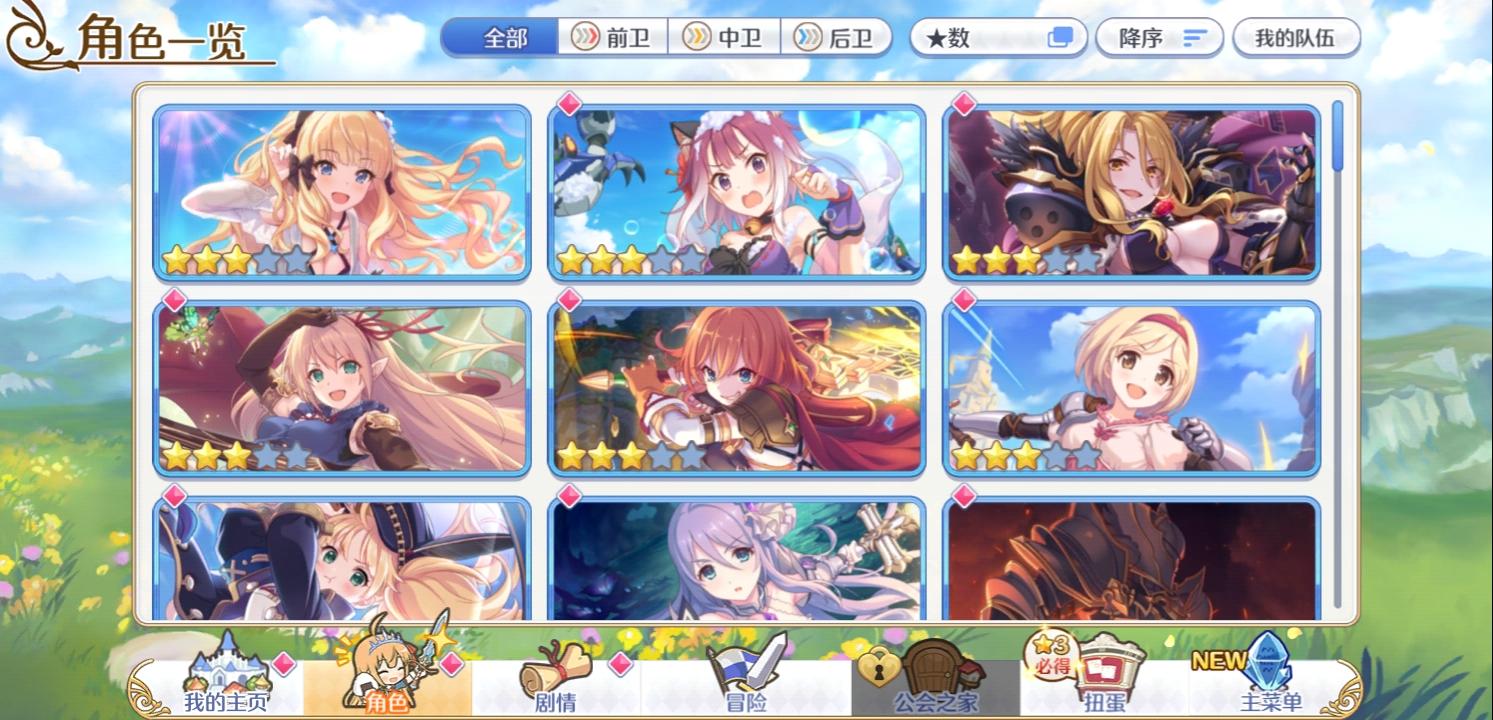Click the descending order sort icon
The image size is (1493, 720).
1194,38
